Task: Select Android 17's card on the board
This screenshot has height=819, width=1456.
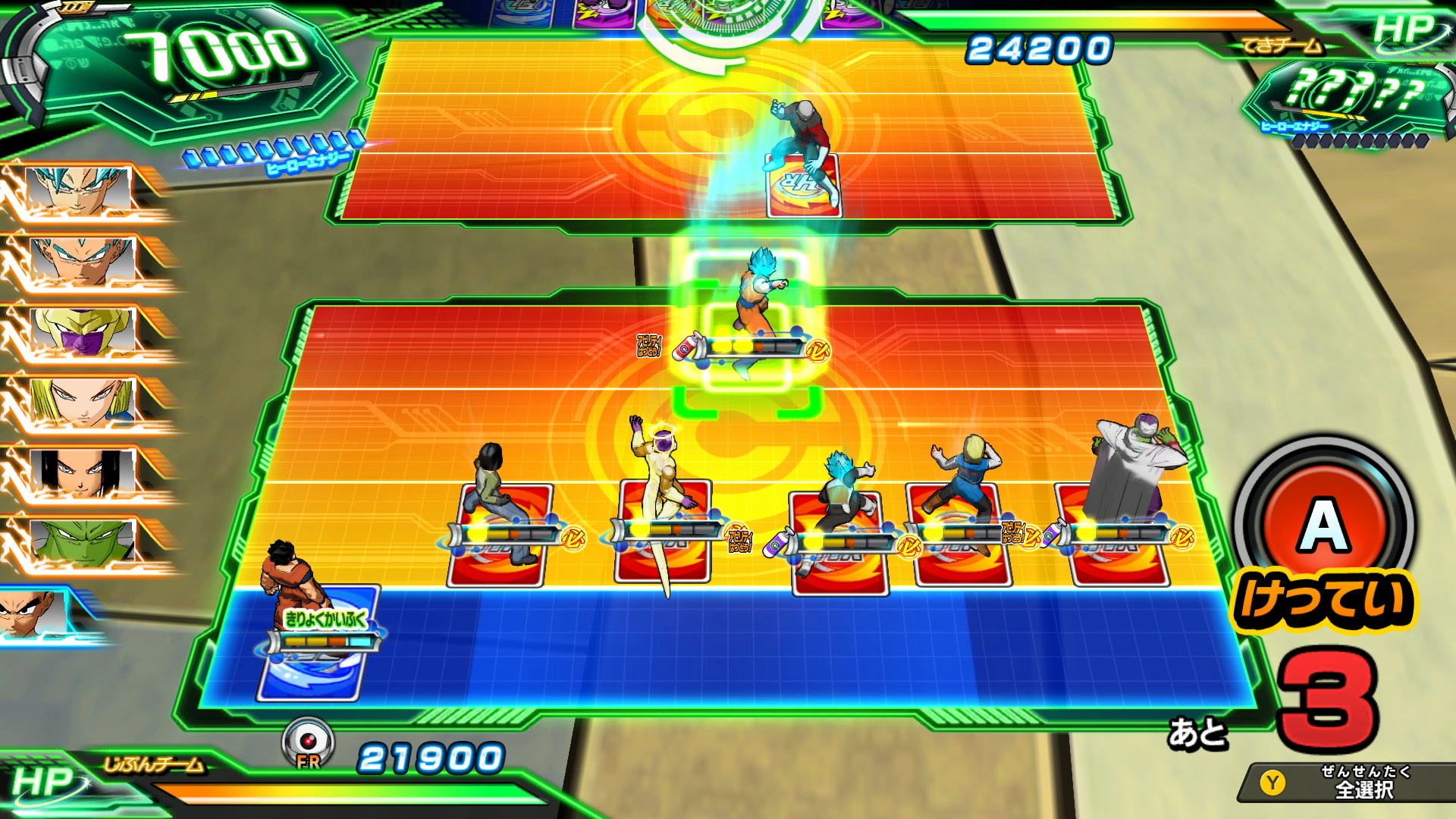Action: [x=499, y=535]
